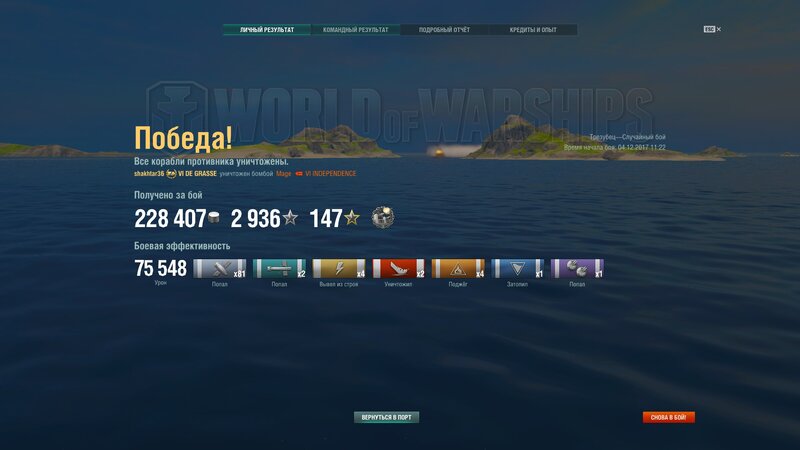Click the Вывел из строя ribbon

[339, 268]
